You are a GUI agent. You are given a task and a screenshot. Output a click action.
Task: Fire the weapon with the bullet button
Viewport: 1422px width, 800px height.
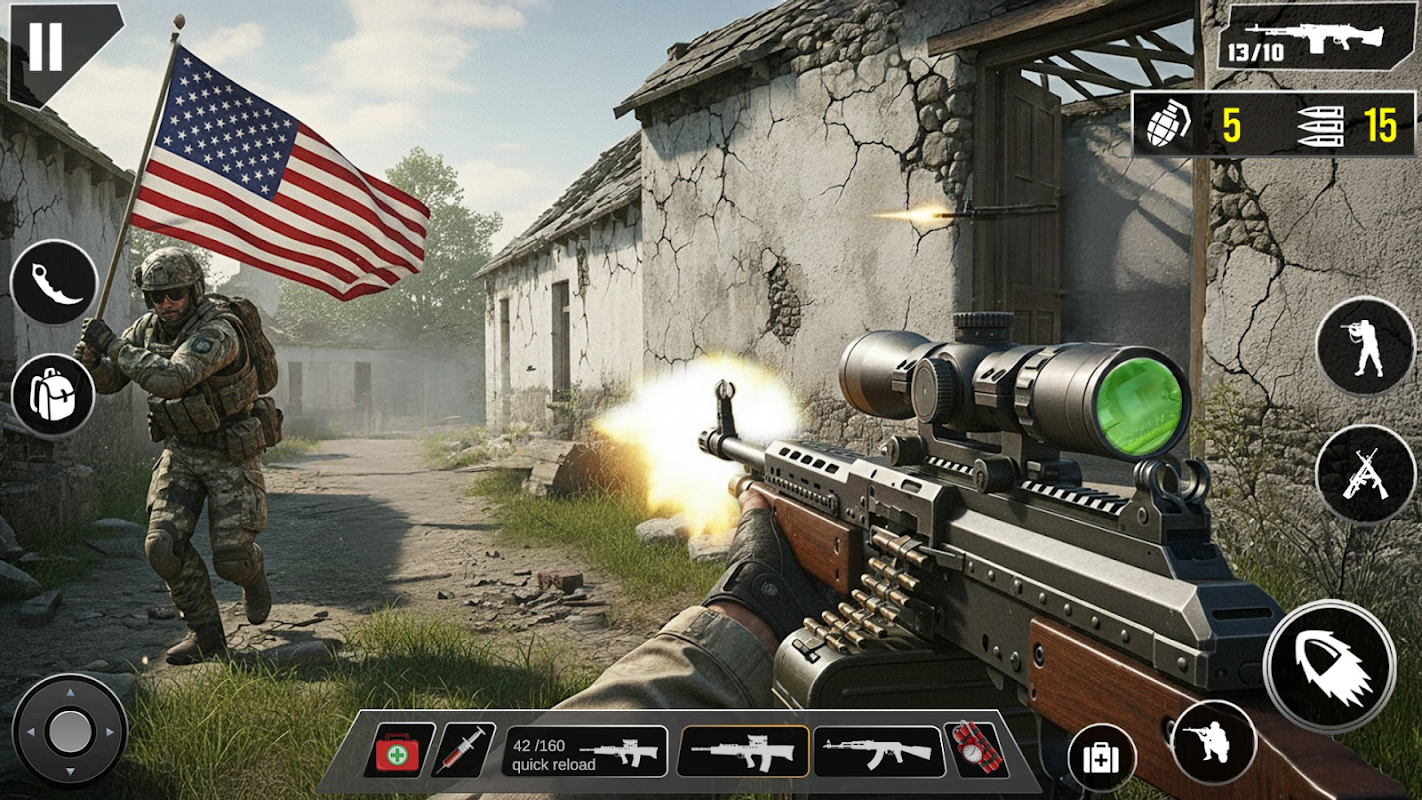coord(1329,666)
